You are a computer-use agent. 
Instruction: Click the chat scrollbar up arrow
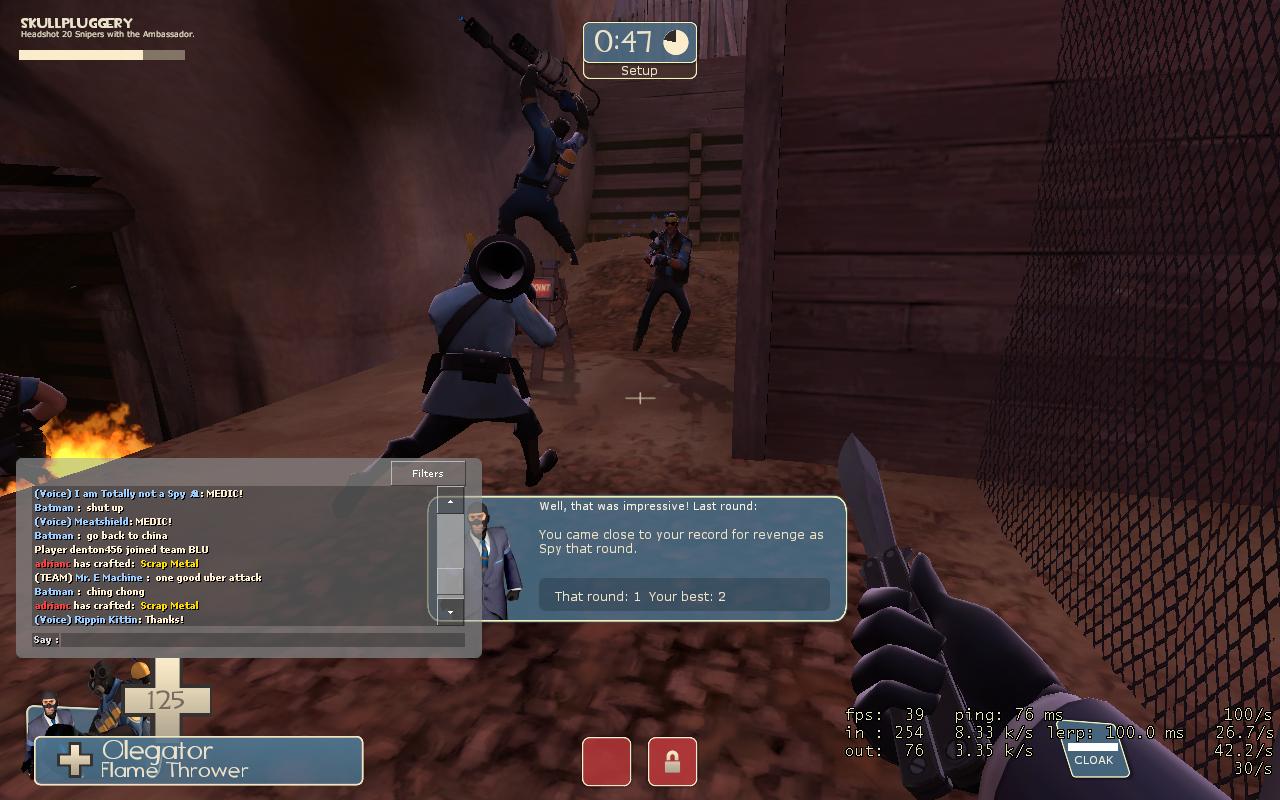point(450,502)
